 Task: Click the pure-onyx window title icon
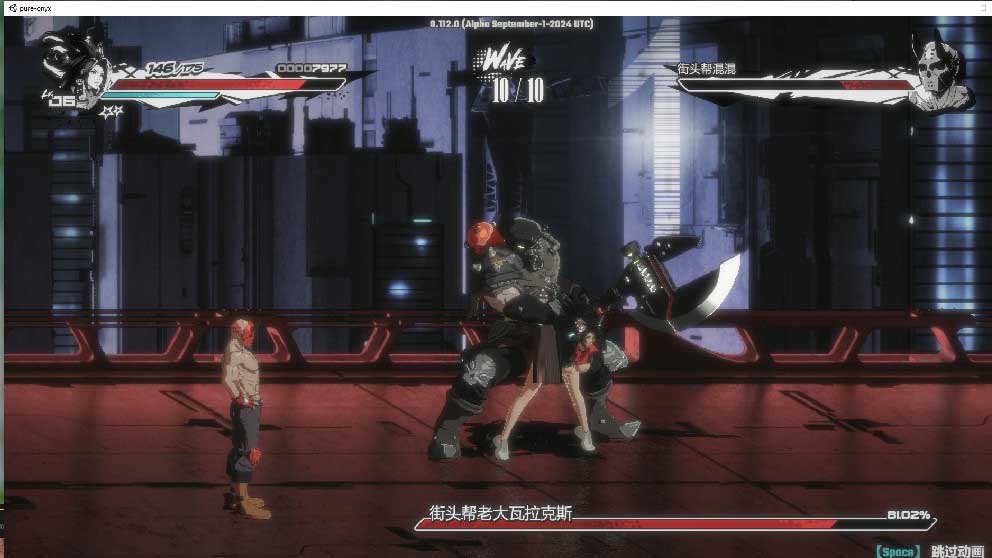pos(10,7)
